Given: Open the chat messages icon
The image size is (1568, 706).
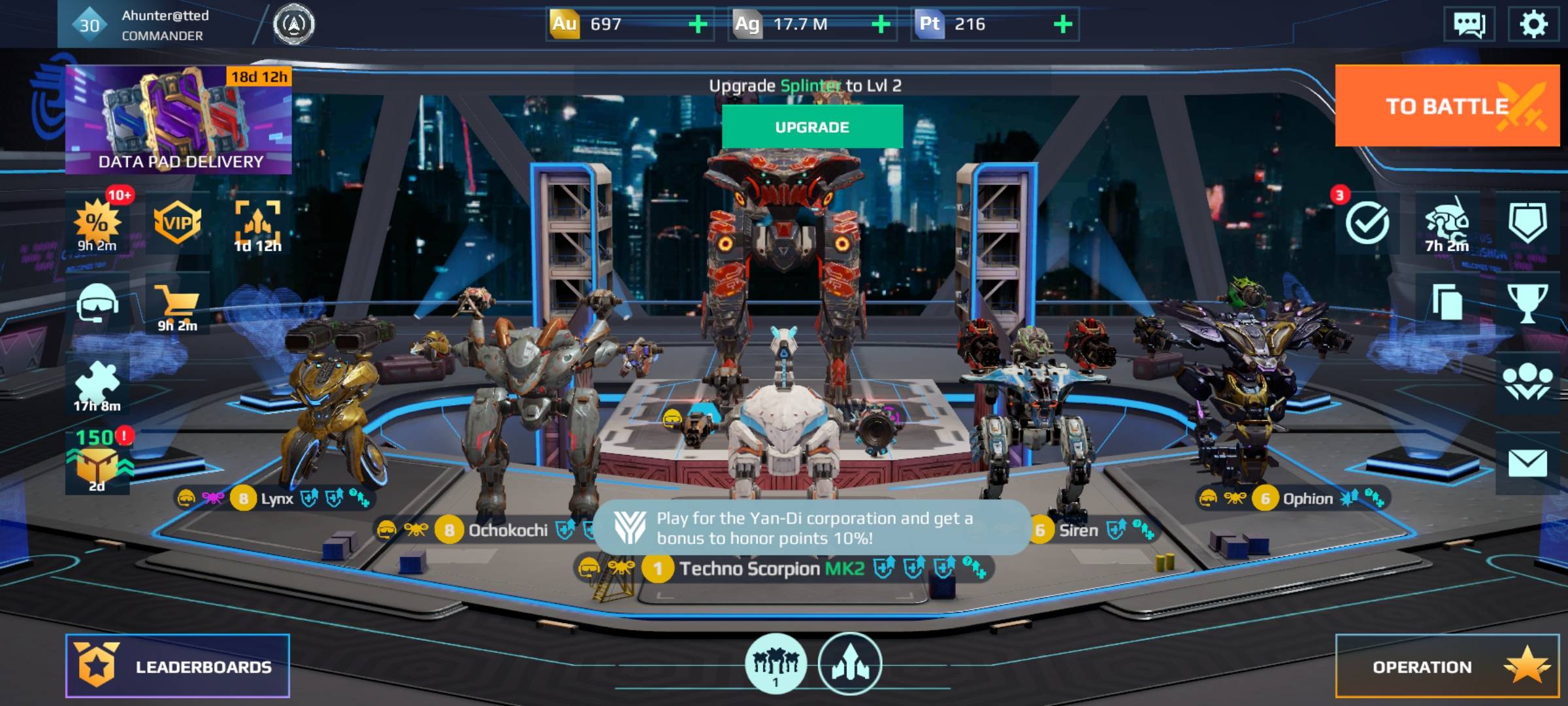Looking at the screenshot, I should pos(1469,25).
